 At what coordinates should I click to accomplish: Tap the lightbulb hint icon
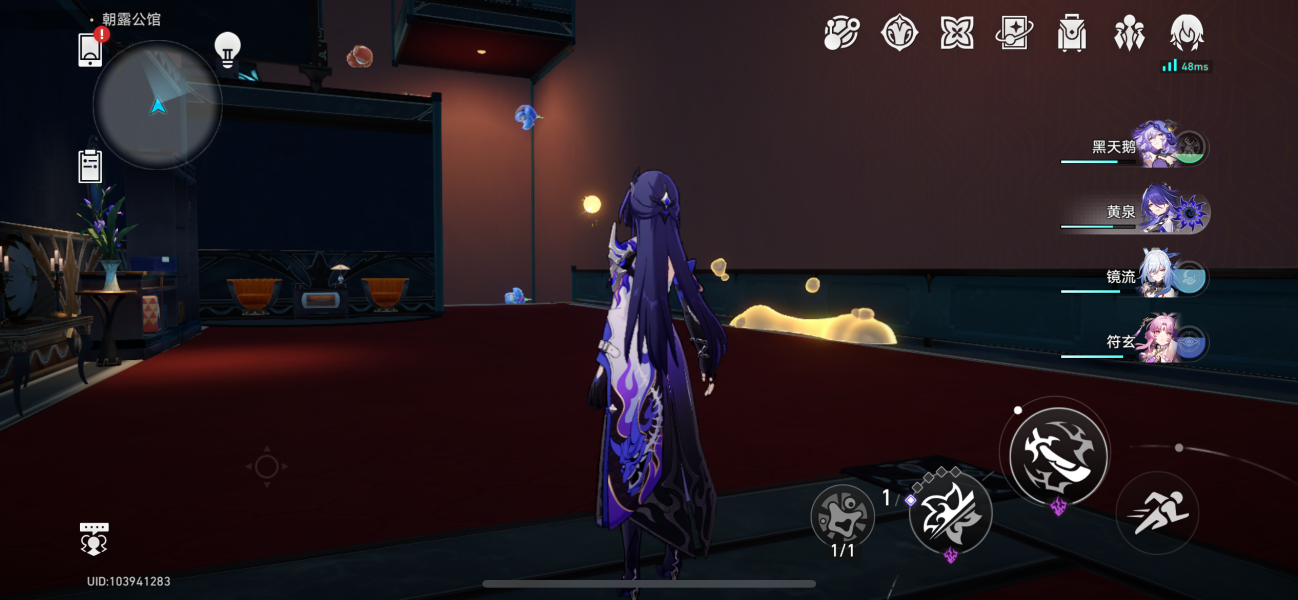228,49
